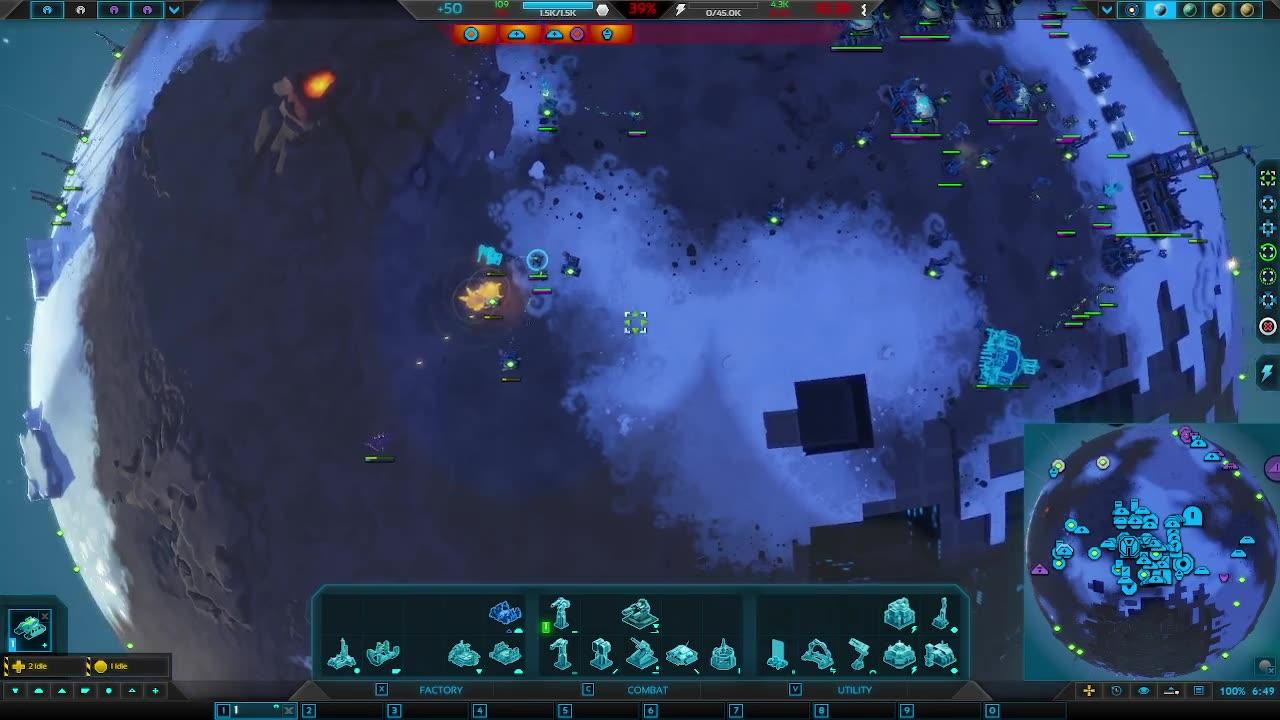The width and height of the screenshot is (1280, 720).
Task: Select the advanced blue factory icon in Factory section
Action: point(503,616)
